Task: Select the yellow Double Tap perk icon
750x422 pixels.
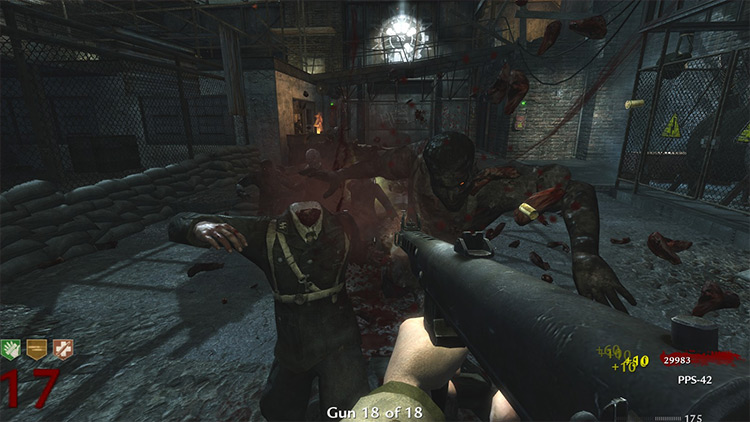Action: point(39,349)
